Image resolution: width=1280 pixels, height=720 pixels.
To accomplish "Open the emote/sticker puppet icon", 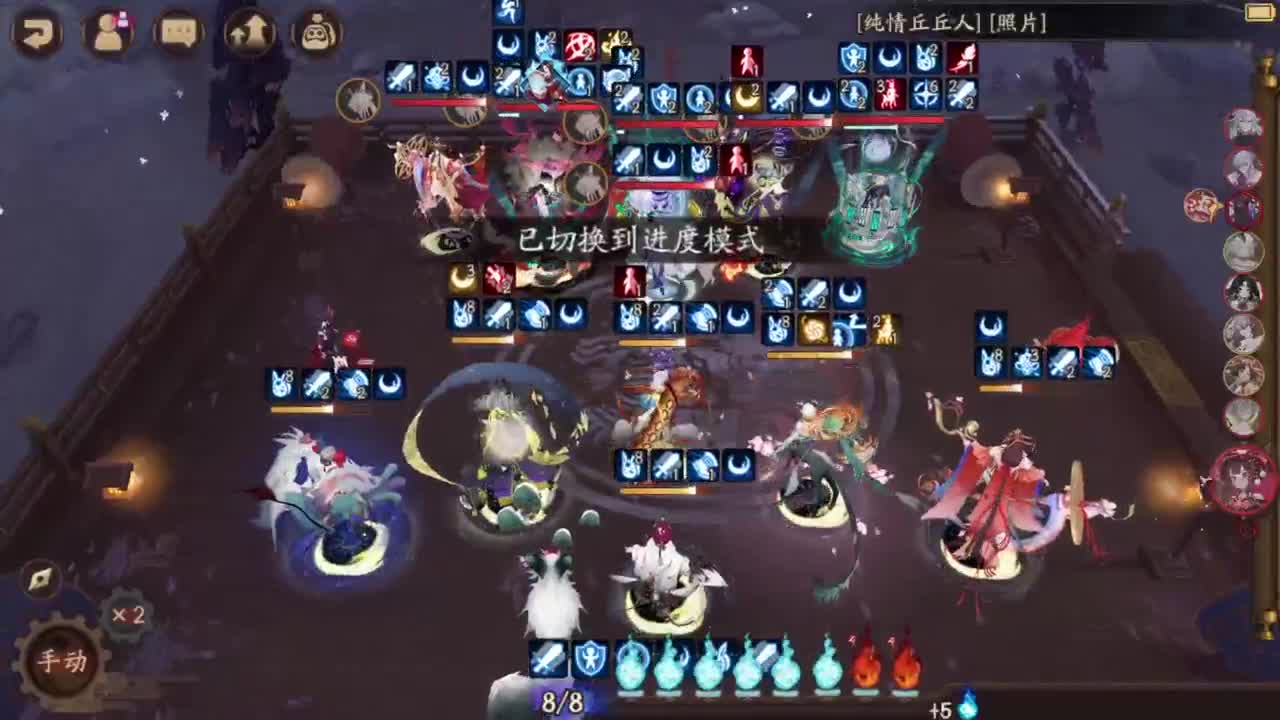I will (x=314, y=31).
